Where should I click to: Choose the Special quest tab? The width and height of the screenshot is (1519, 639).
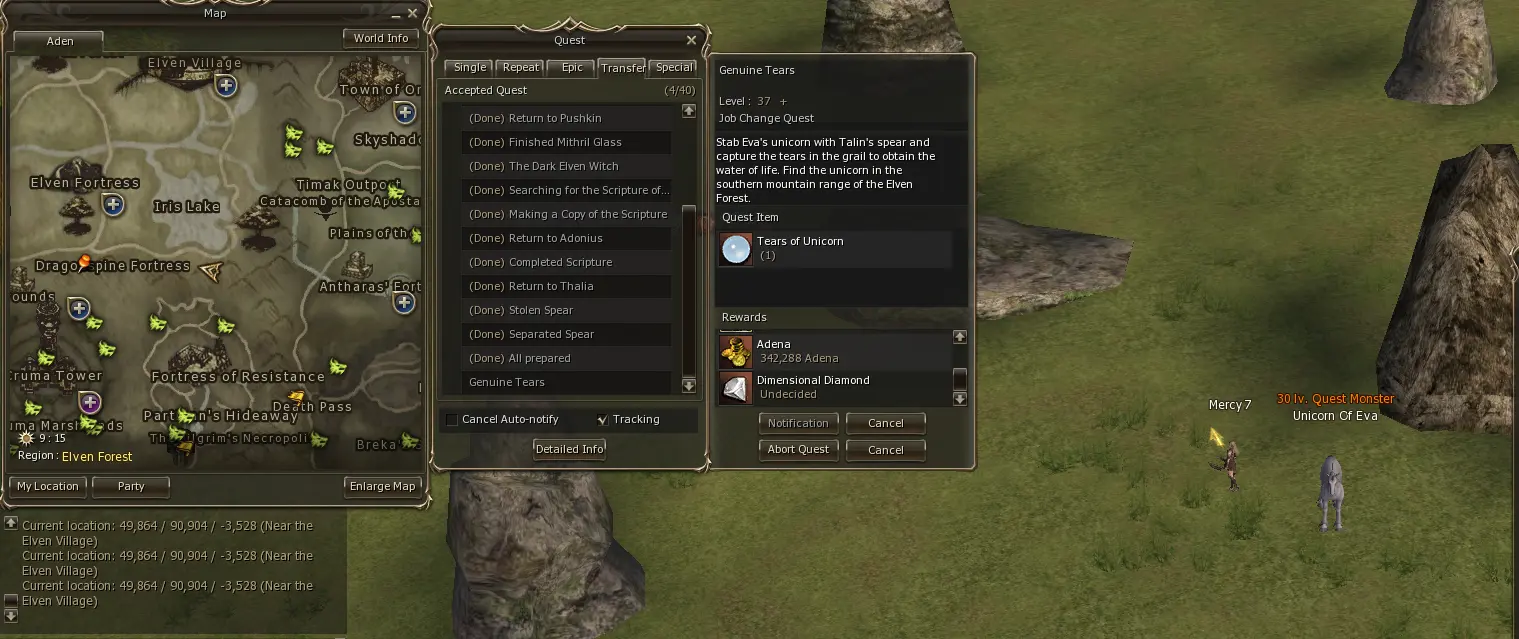pyautogui.click(x=674, y=68)
